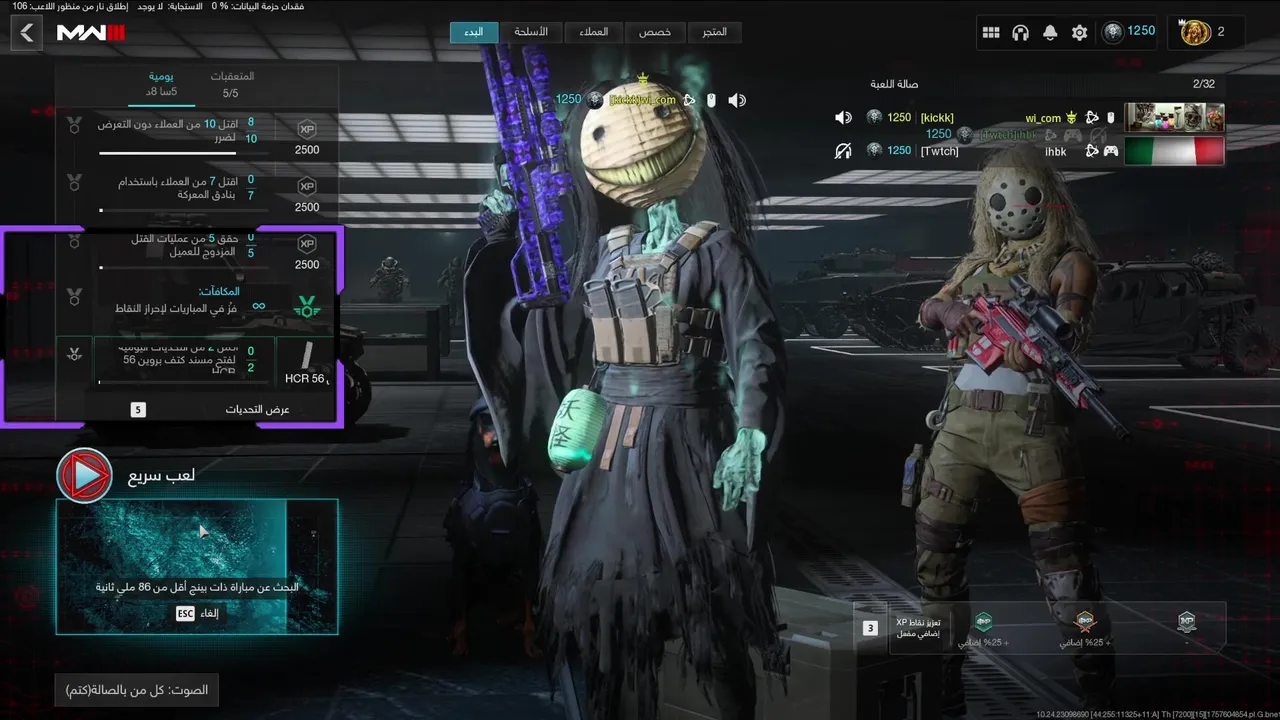This screenshot has width=1280, height=720.
Task: Select the خصص tab
Action: click(x=655, y=32)
